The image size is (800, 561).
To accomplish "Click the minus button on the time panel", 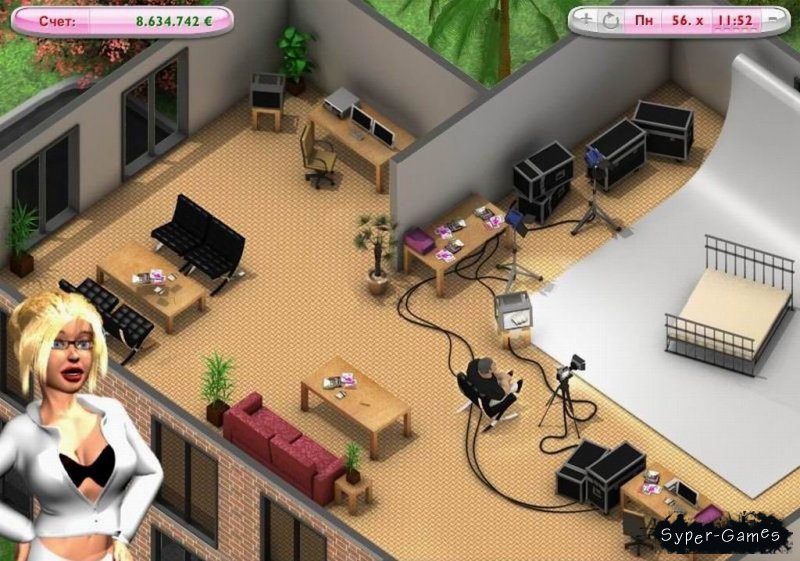I will click(x=772, y=19).
